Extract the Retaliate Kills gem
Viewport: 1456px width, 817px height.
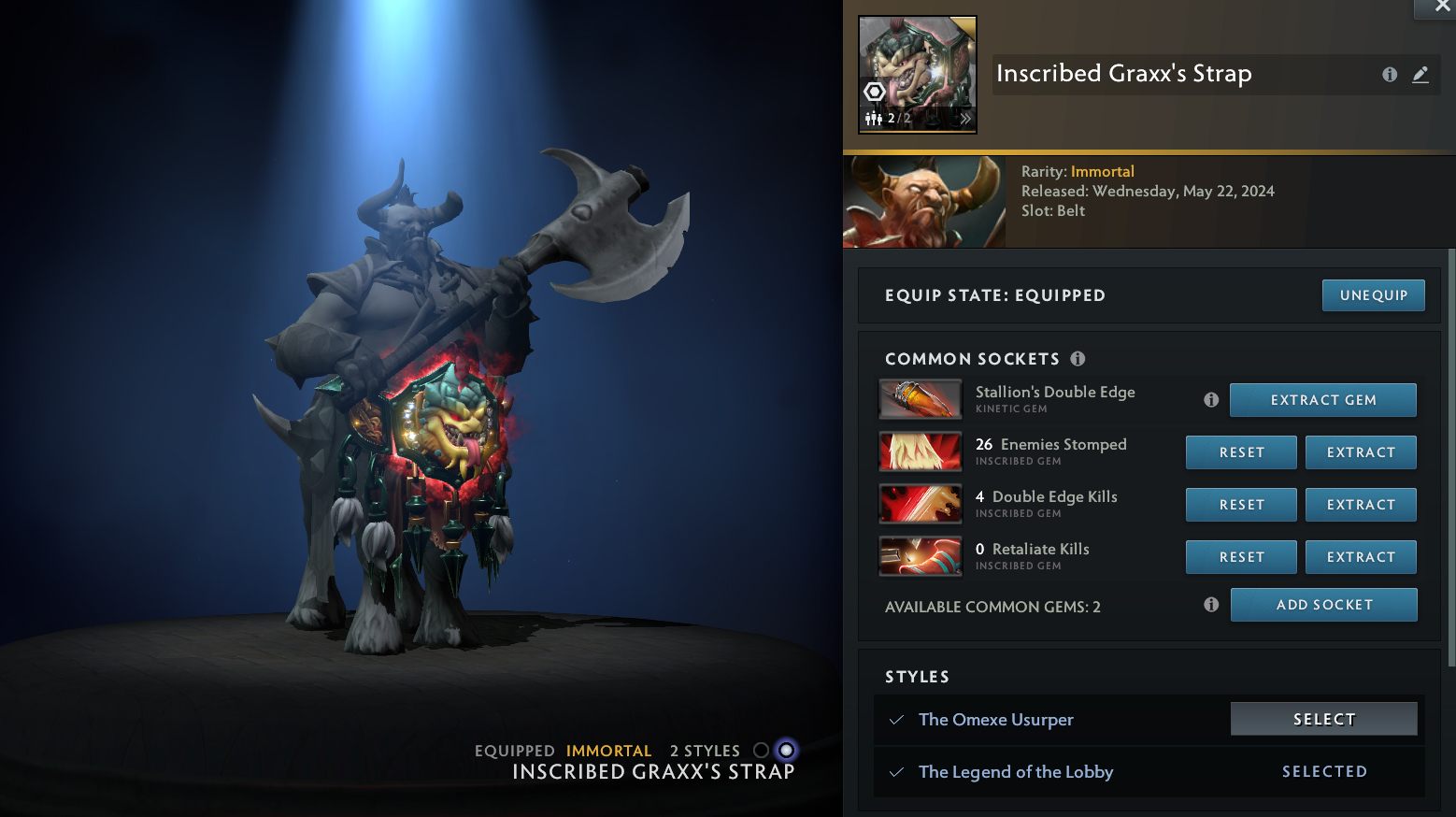(x=1360, y=557)
